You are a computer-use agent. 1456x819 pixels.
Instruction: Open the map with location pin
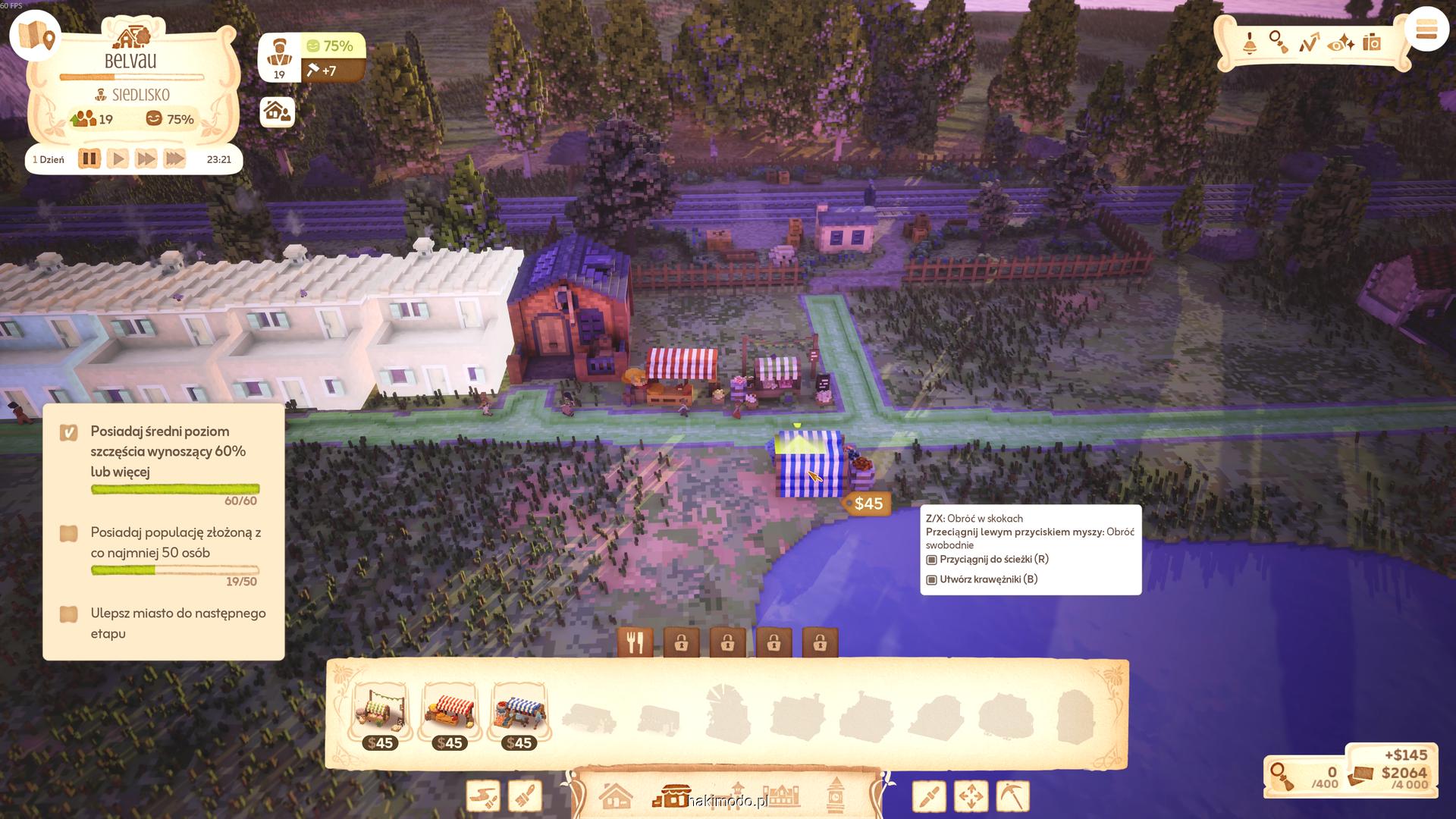tap(36, 36)
